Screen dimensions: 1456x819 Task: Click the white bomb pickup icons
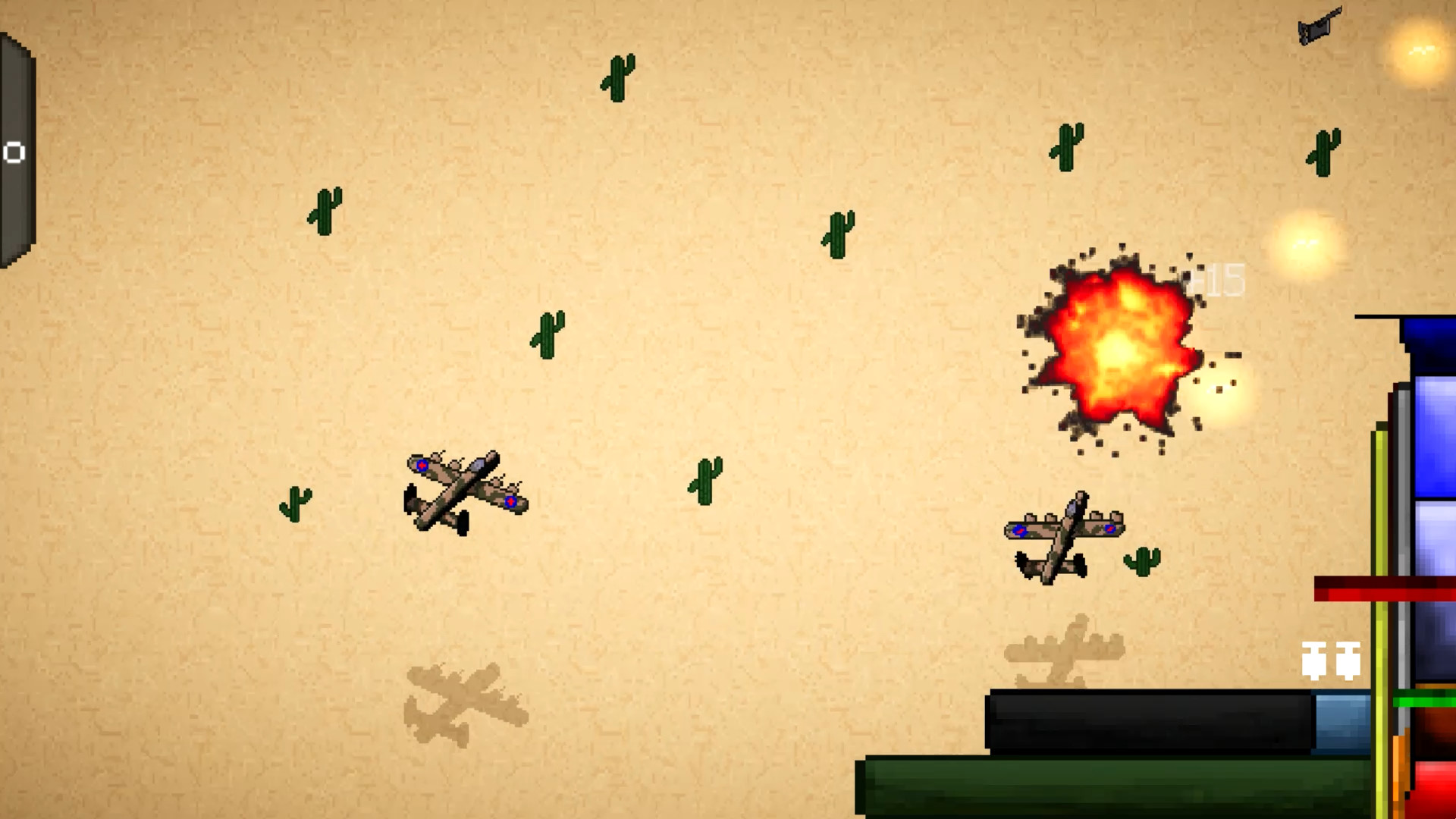click(1331, 660)
